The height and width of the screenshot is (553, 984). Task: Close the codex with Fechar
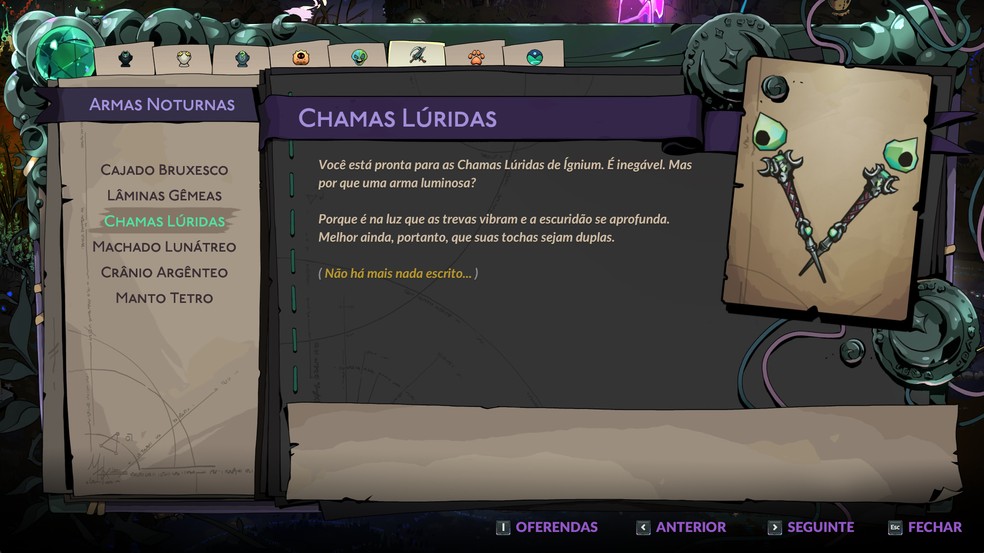pos(925,527)
